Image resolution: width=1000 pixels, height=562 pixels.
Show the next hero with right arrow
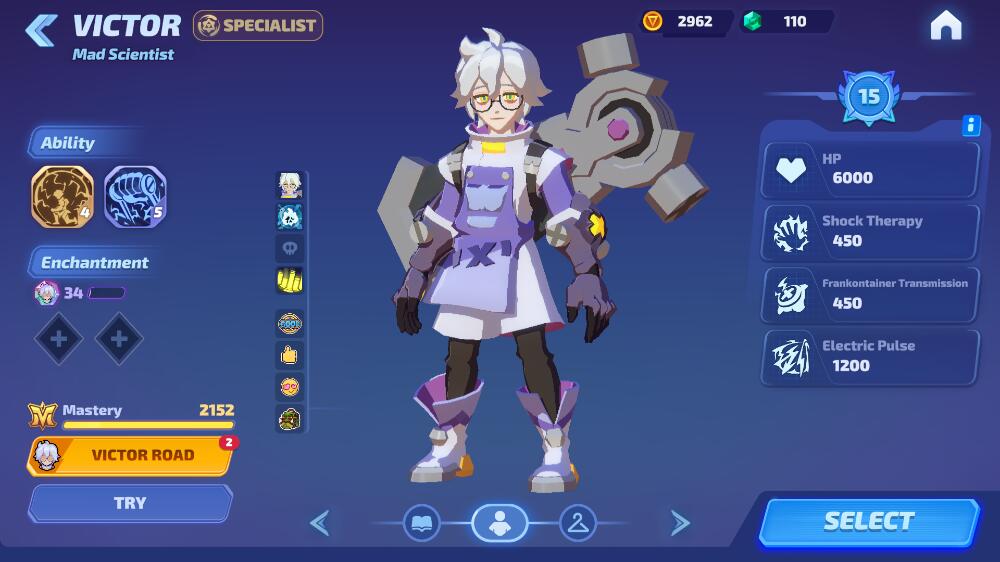(680, 522)
